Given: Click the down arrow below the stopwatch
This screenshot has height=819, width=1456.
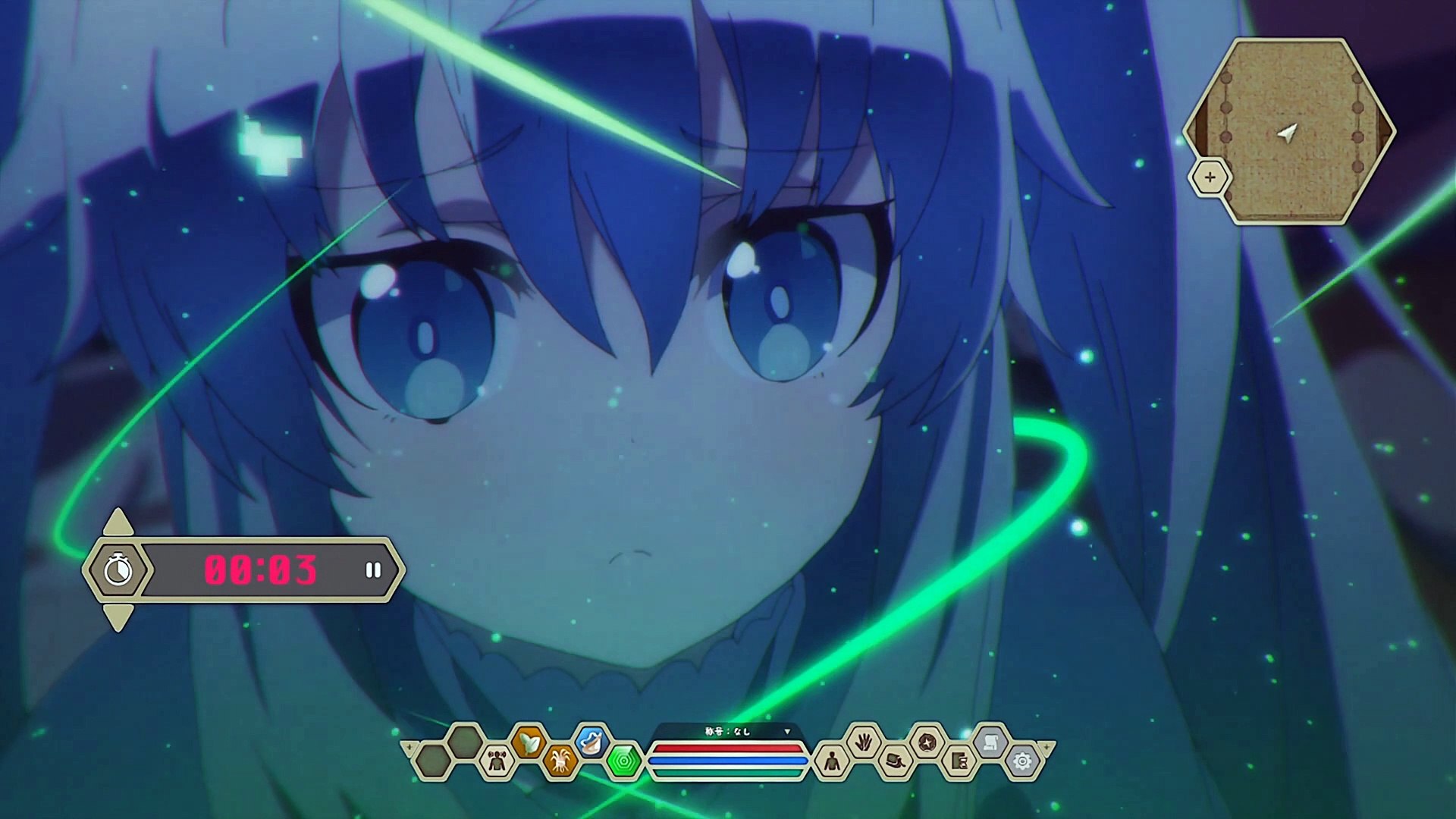Looking at the screenshot, I should coord(118,616).
